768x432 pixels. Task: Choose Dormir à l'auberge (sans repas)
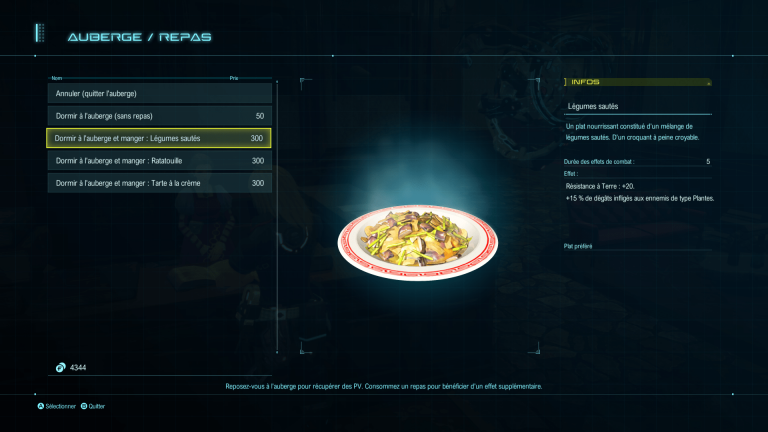pyautogui.click(x=159, y=116)
